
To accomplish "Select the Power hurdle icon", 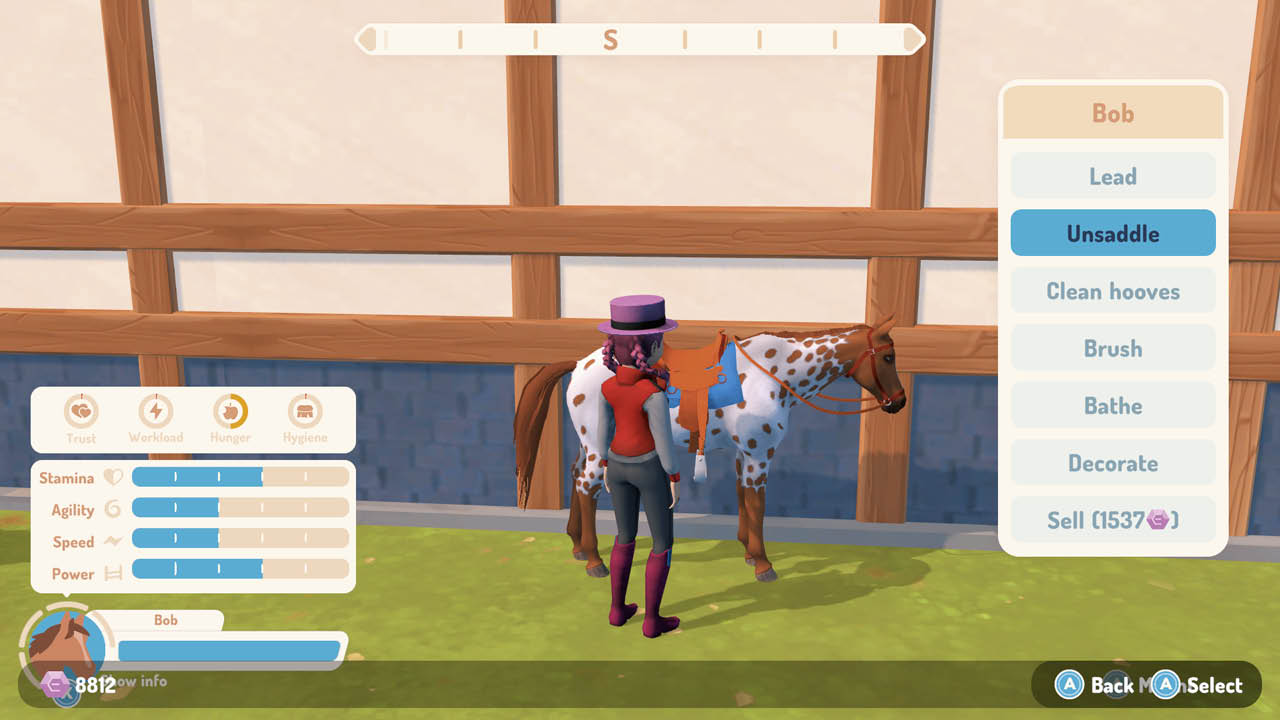I will pyautogui.click(x=111, y=573).
